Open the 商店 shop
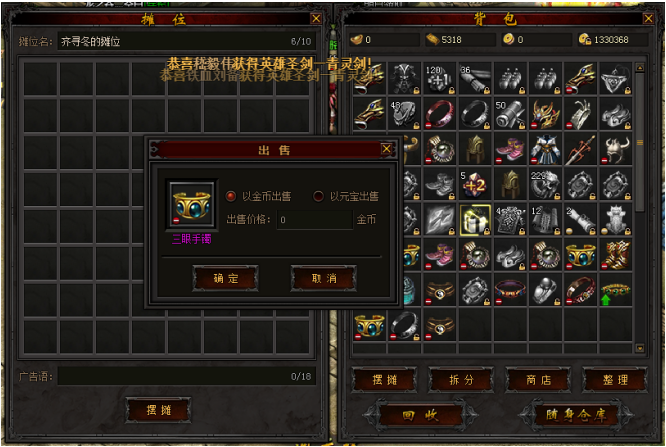This screenshot has width=666, height=447. click(539, 380)
